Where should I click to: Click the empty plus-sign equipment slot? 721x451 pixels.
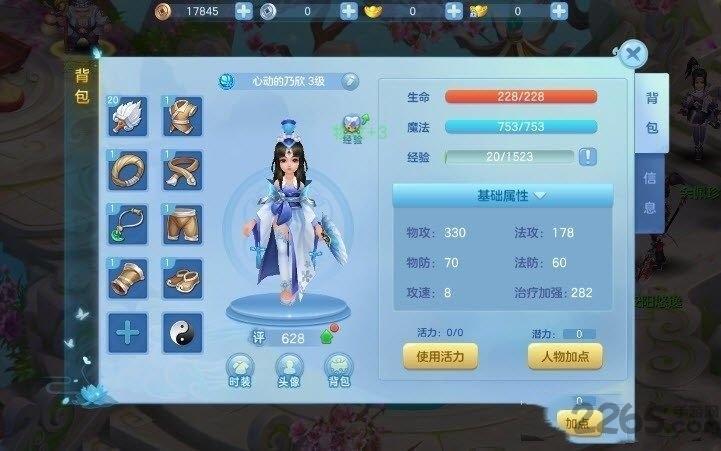[129, 333]
